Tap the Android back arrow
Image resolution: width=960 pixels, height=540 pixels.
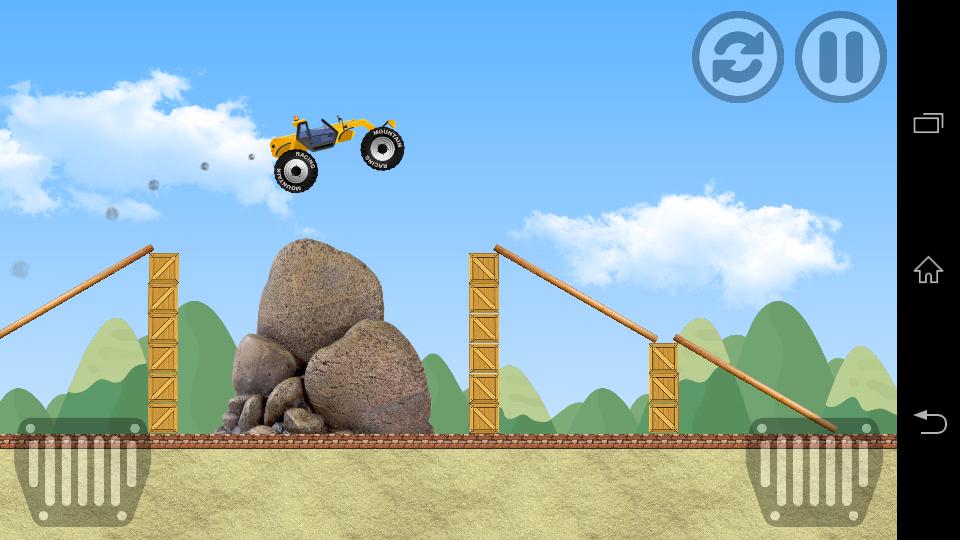click(x=928, y=422)
